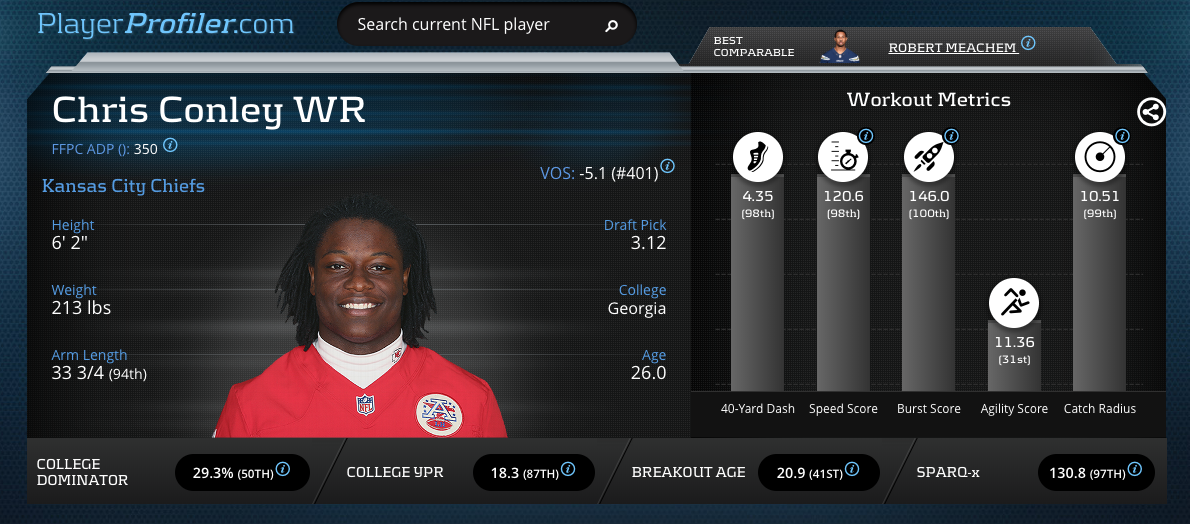Show info for Breakout Age value
Screen dimensions: 1190x524
852,469
